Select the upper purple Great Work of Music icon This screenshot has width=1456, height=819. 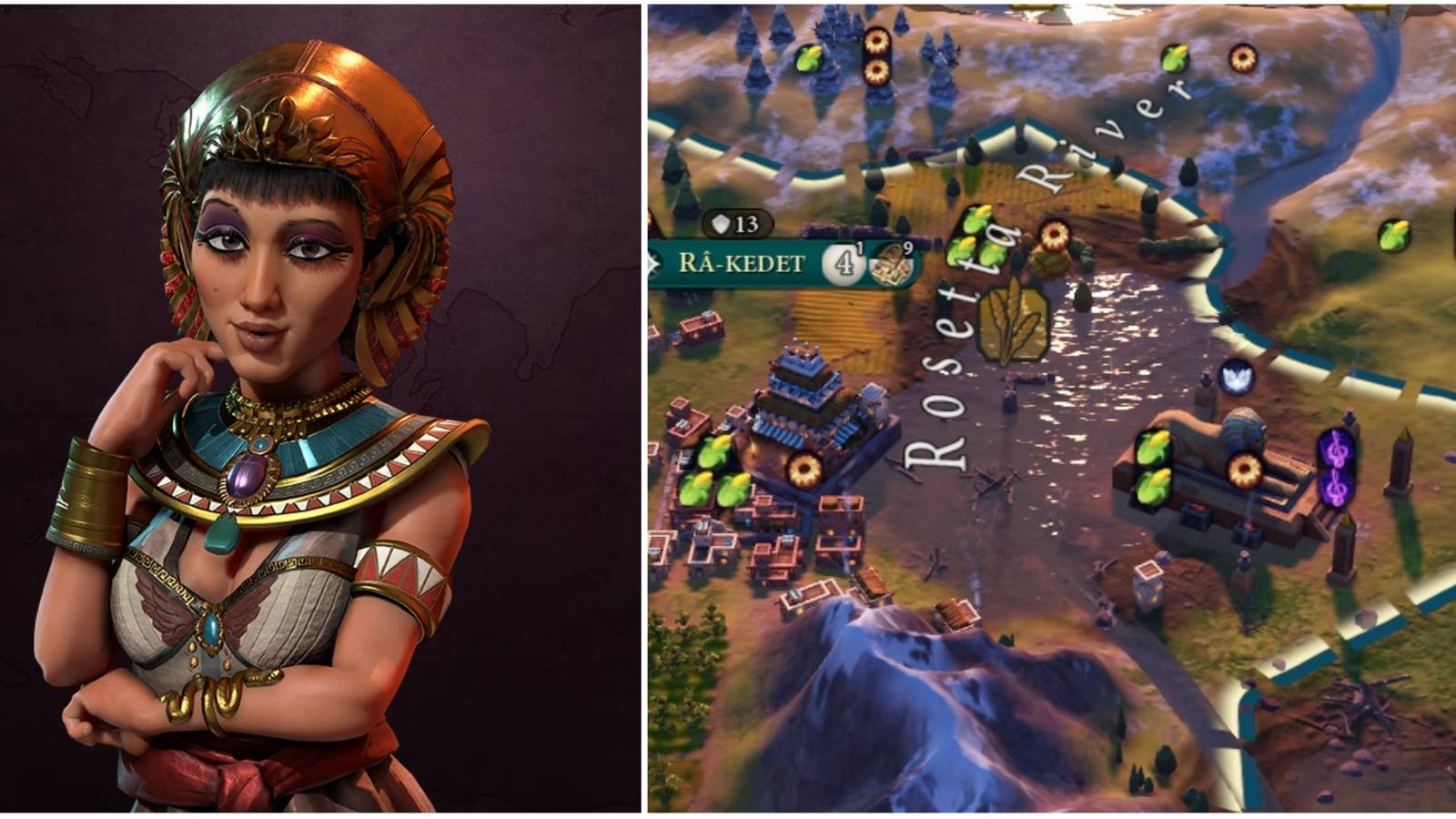[x=1335, y=450]
